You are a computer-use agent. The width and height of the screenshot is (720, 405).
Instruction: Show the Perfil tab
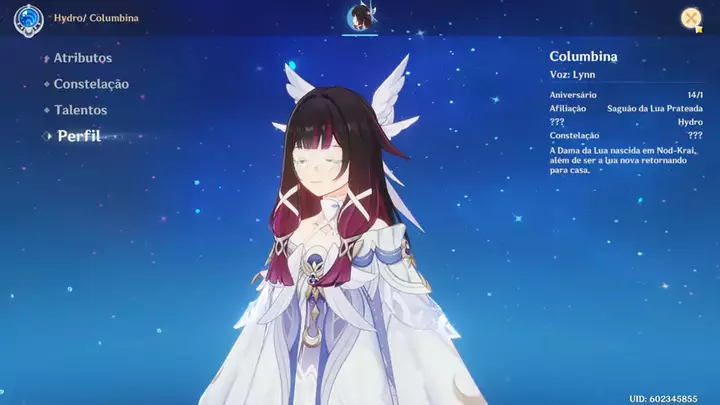[x=78, y=136]
